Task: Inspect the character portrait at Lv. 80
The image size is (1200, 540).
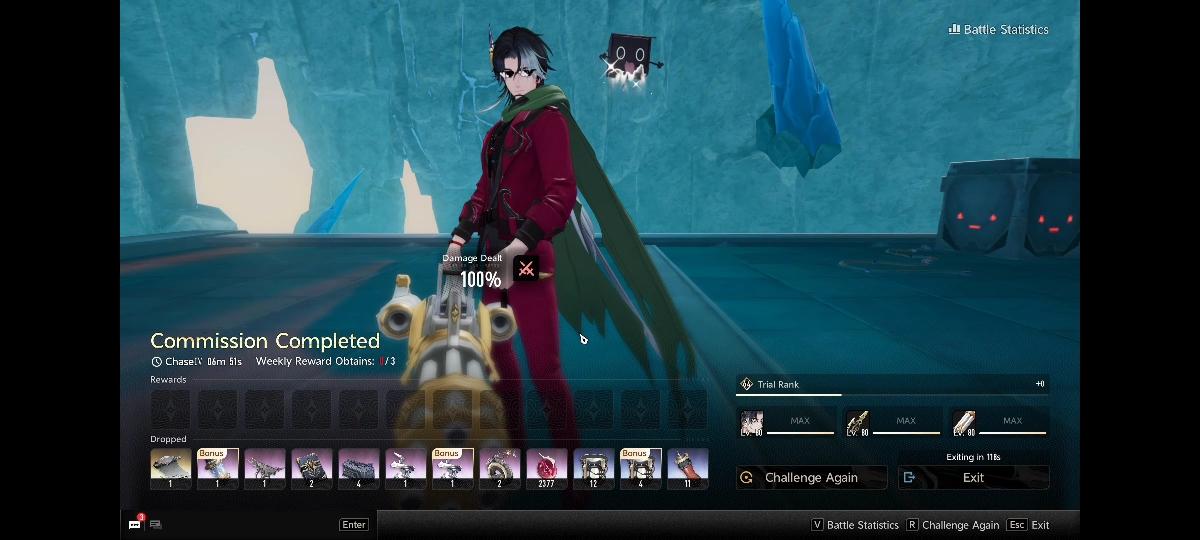Action: coord(751,422)
